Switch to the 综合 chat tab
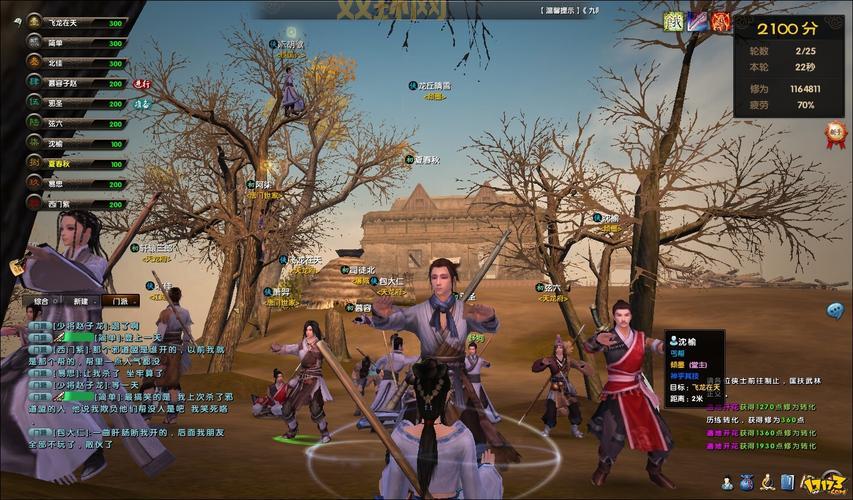The height and width of the screenshot is (500, 853). pos(41,301)
